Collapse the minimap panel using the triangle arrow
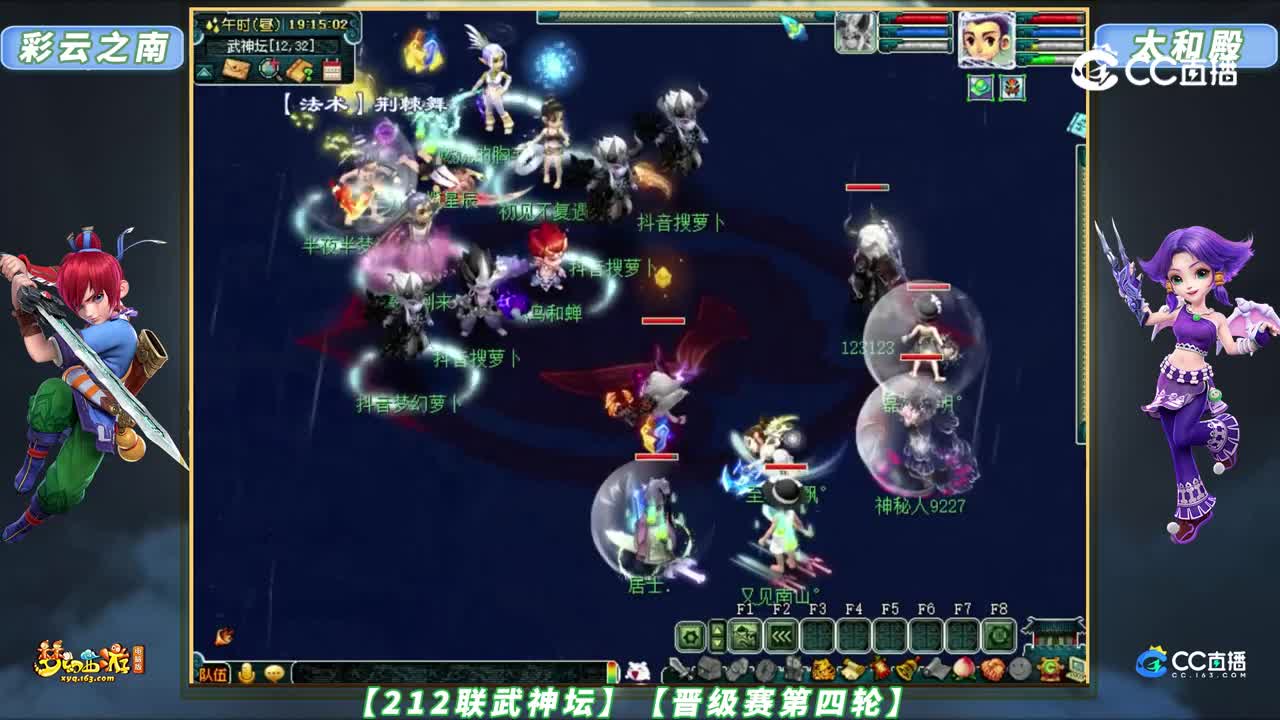 (x=204, y=72)
